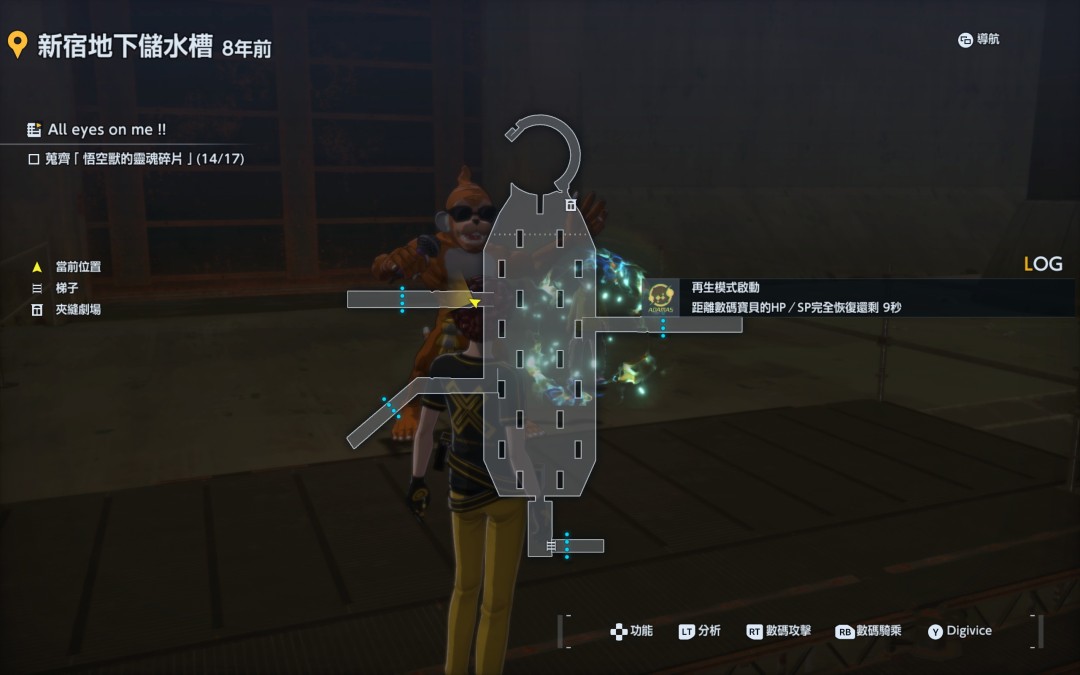The width and height of the screenshot is (1080, 675).
Task: Click the yellow current-position arrow on the map
Action: pos(475,302)
